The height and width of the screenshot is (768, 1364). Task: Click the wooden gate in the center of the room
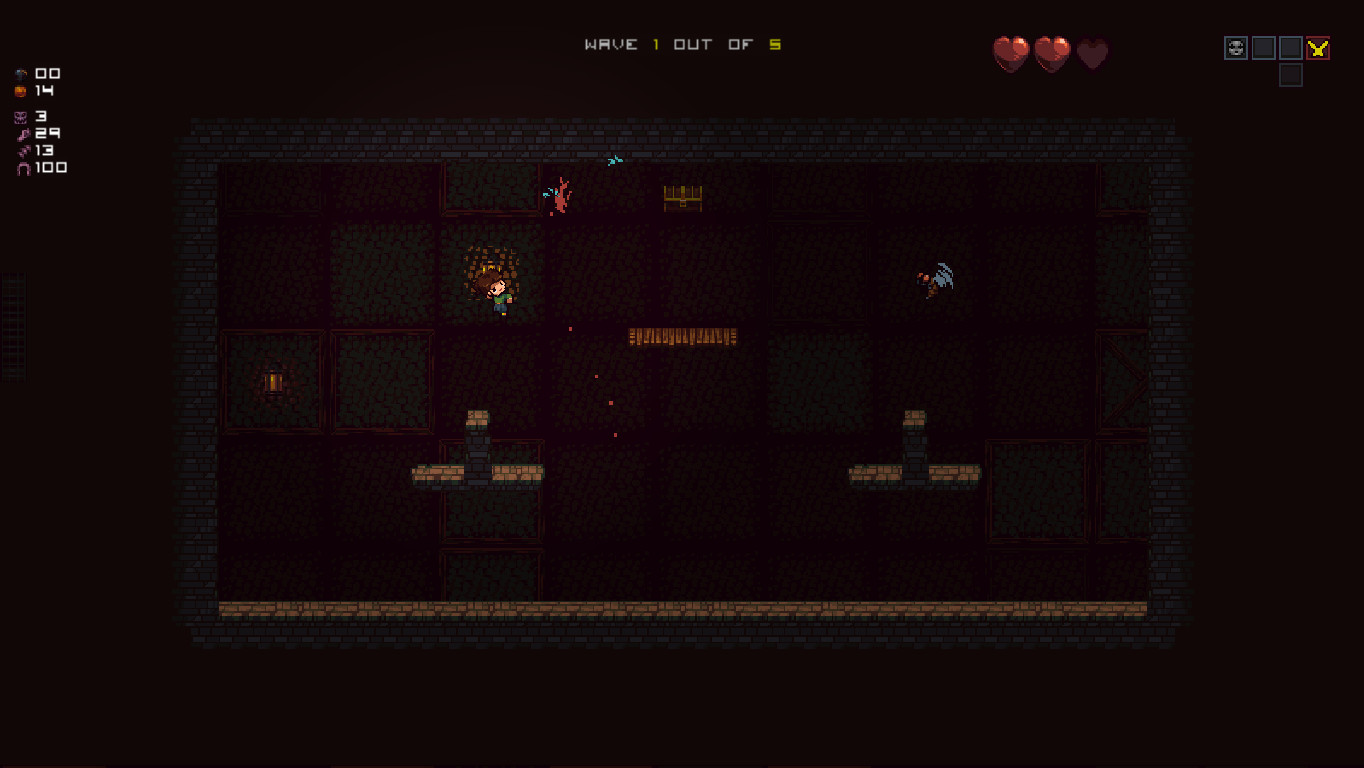[x=681, y=337]
